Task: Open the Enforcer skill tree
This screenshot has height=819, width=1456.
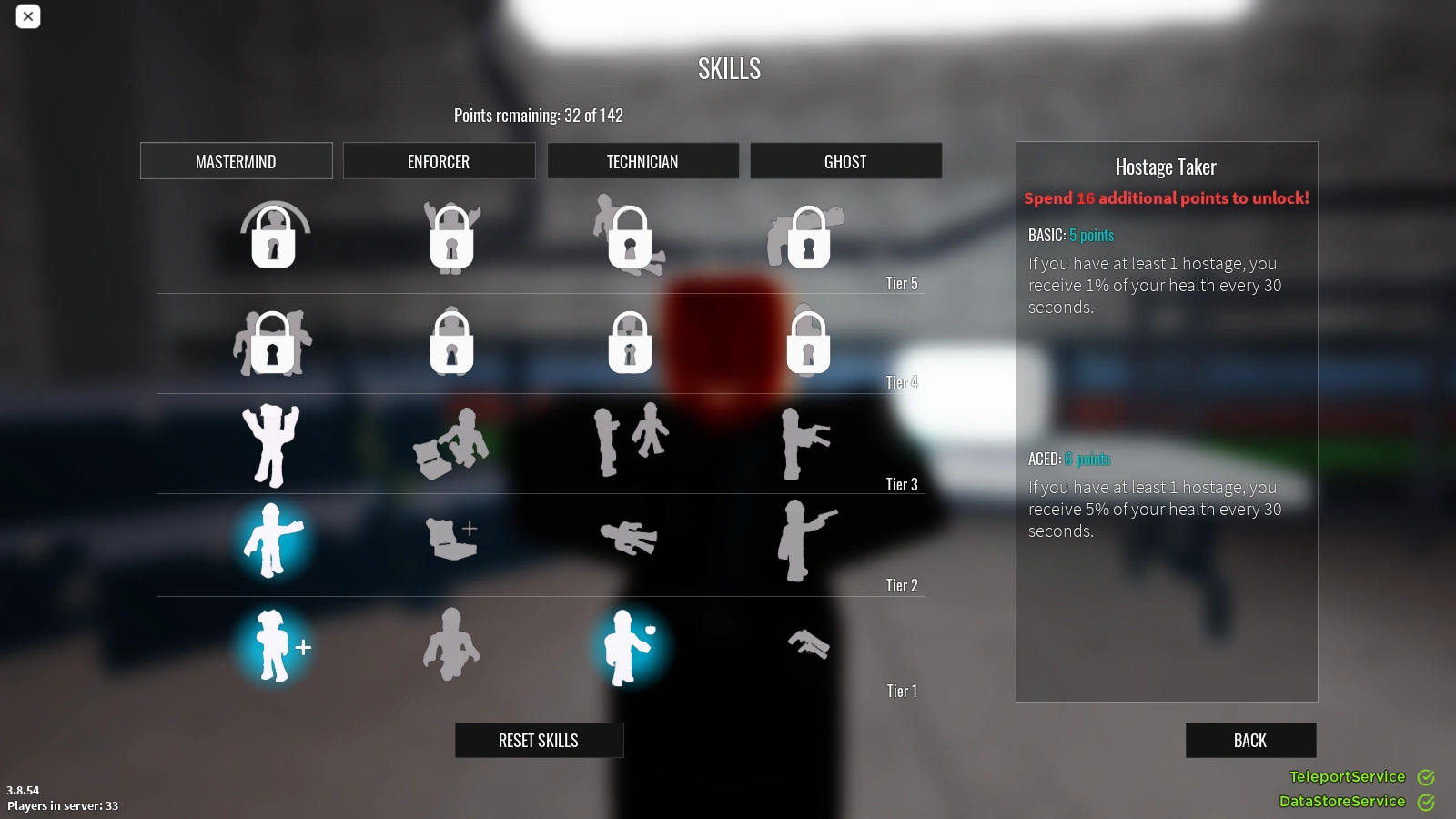Action: coord(440,161)
